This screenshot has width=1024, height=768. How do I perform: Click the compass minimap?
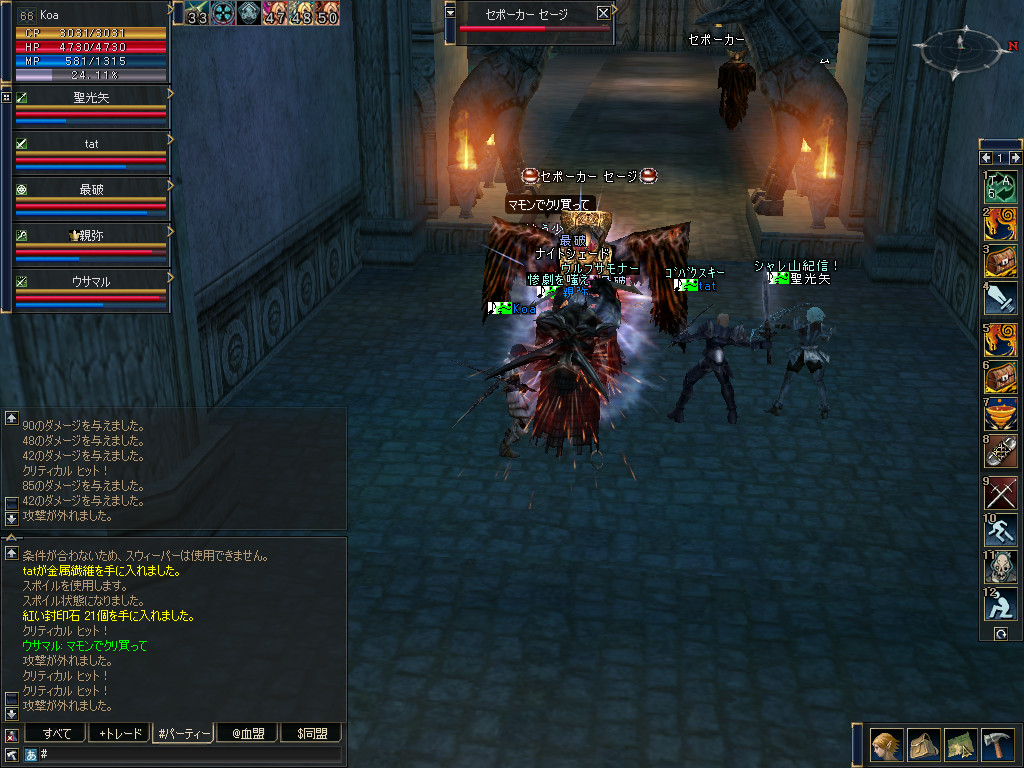(x=960, y=45)
